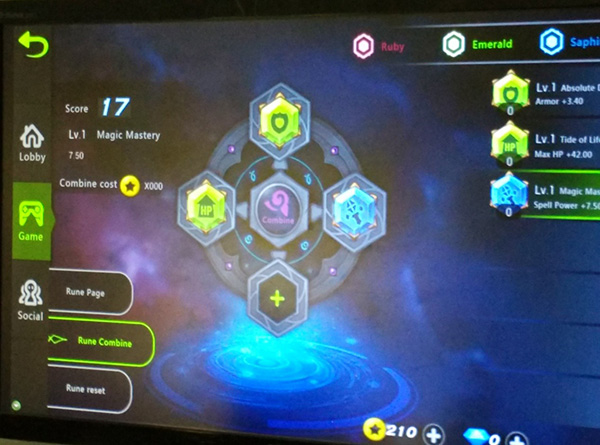Select the green HP rune slot
The width and height of the screenshot is (600, 445).
pos(206,209)
